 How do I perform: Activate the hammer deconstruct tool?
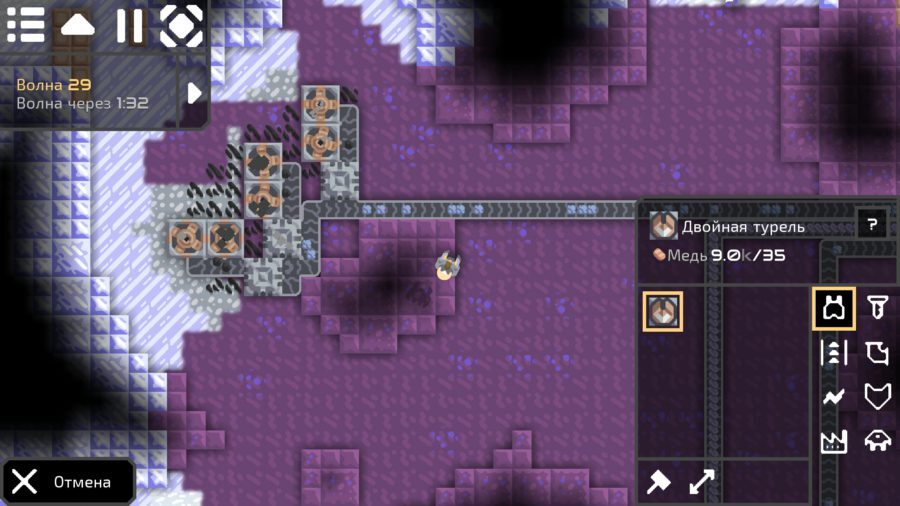(x=658, y=482)
